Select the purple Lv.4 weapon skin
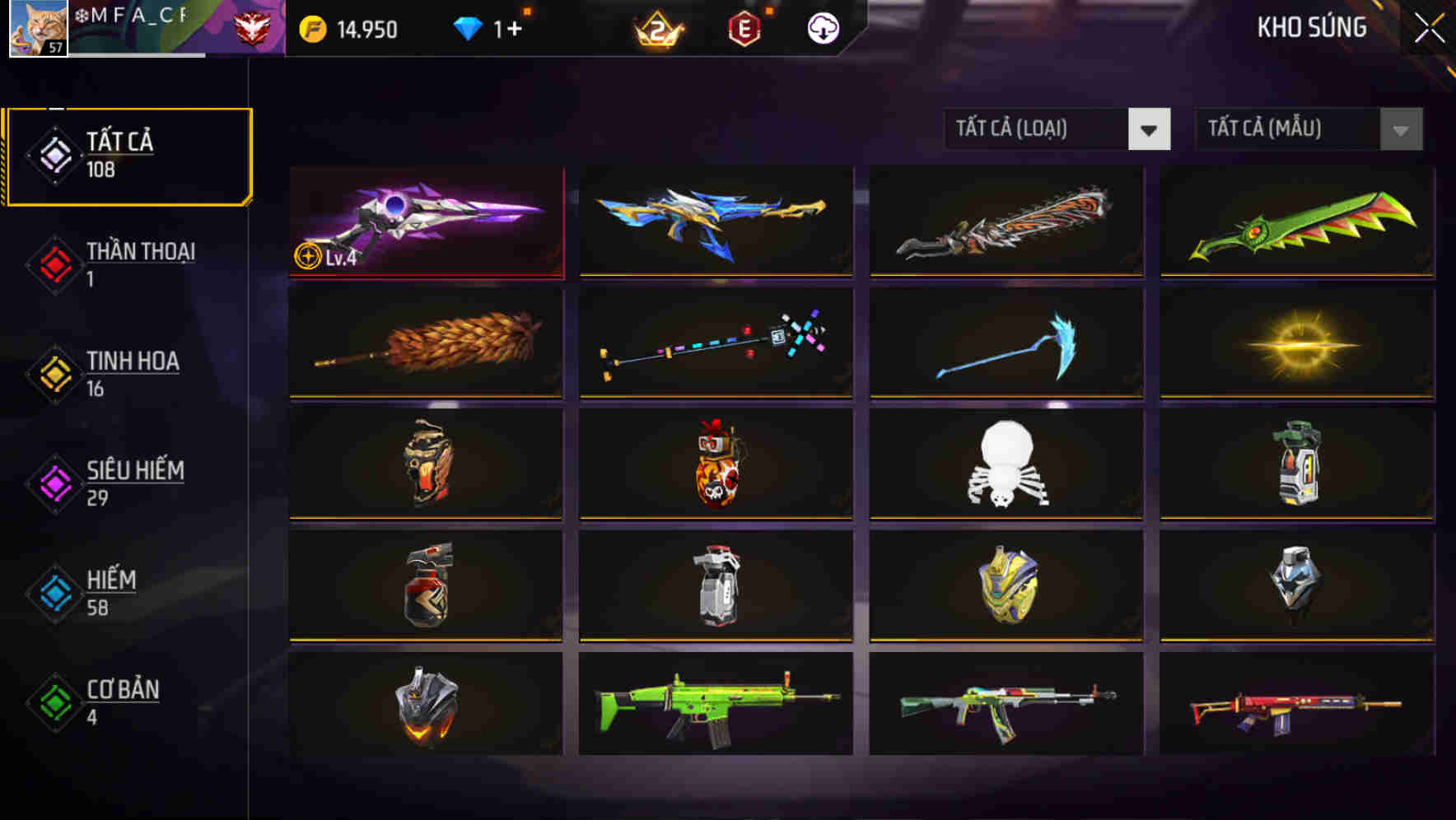The width and height of the screenshot is (1456, 820). click(425, 222)
